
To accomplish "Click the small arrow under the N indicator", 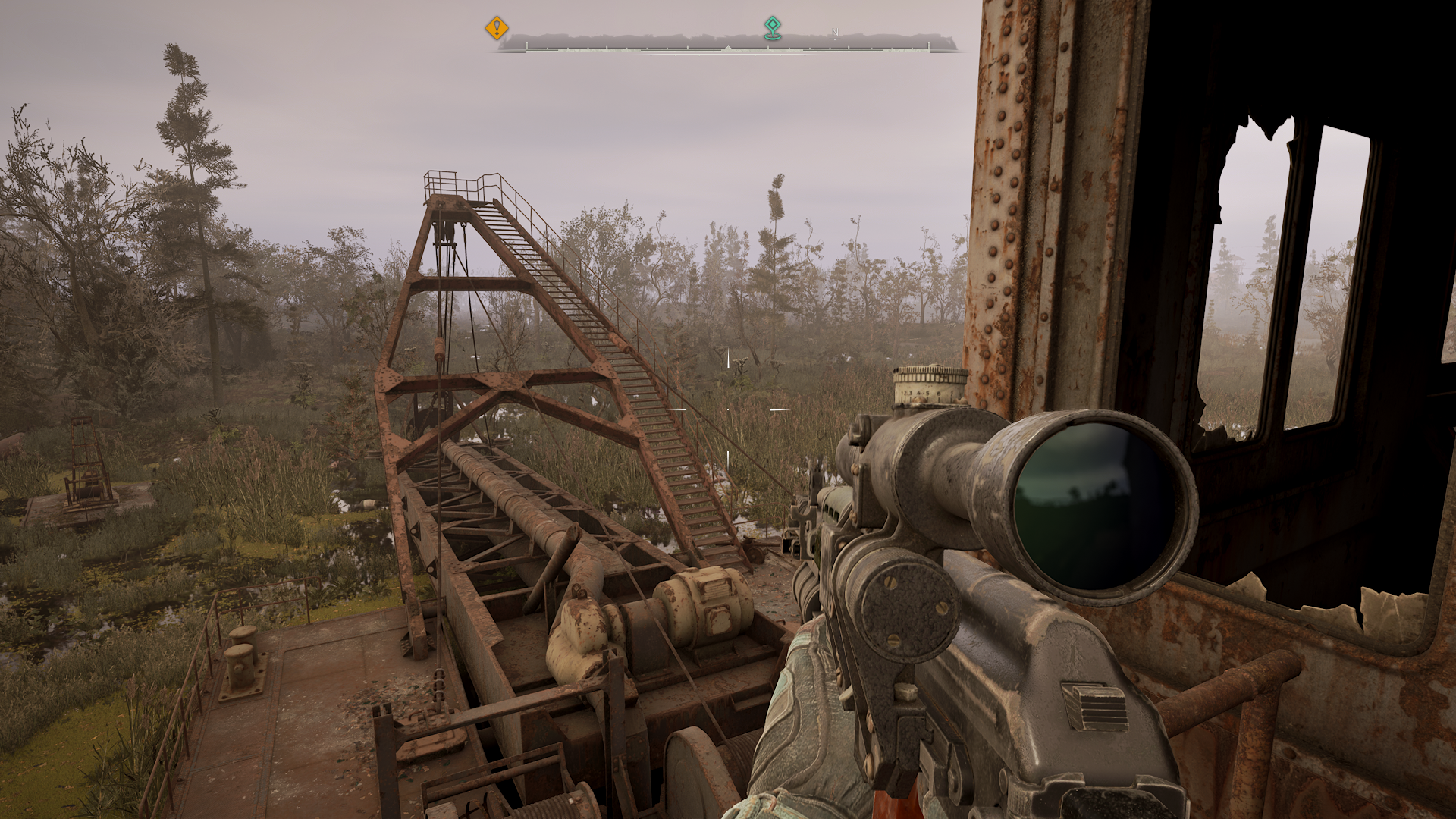I will tap(835, 39).
